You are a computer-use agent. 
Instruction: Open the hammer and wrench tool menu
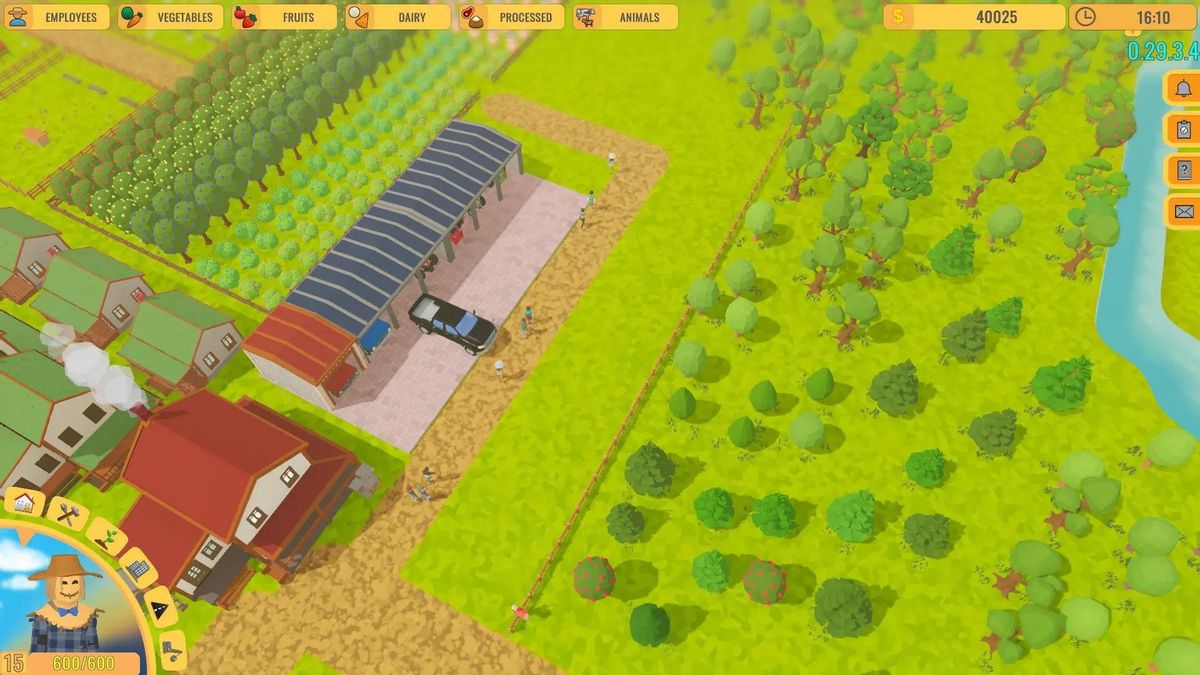[68, 515]
